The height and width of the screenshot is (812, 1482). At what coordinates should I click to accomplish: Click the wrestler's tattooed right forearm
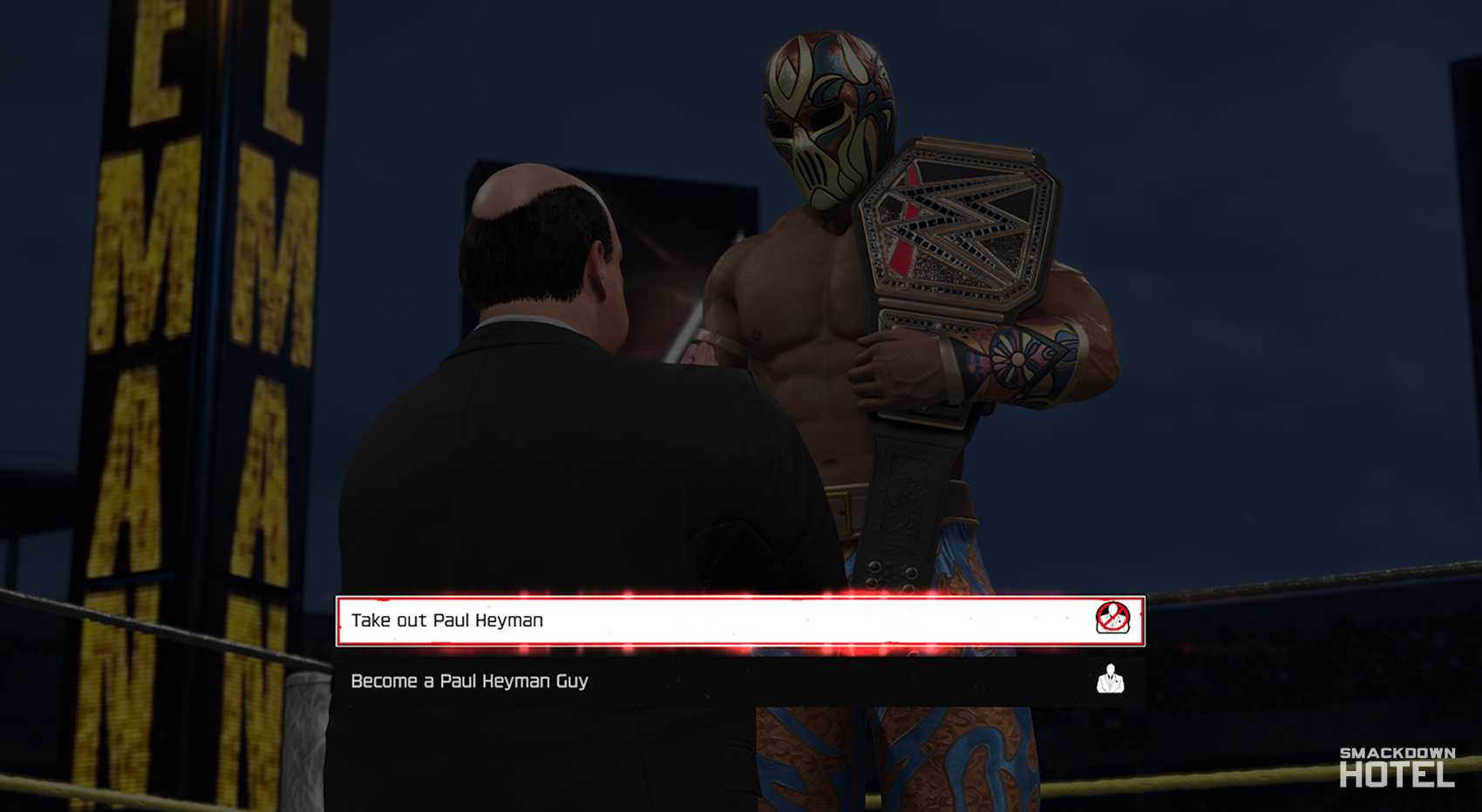pos(1020,357)
